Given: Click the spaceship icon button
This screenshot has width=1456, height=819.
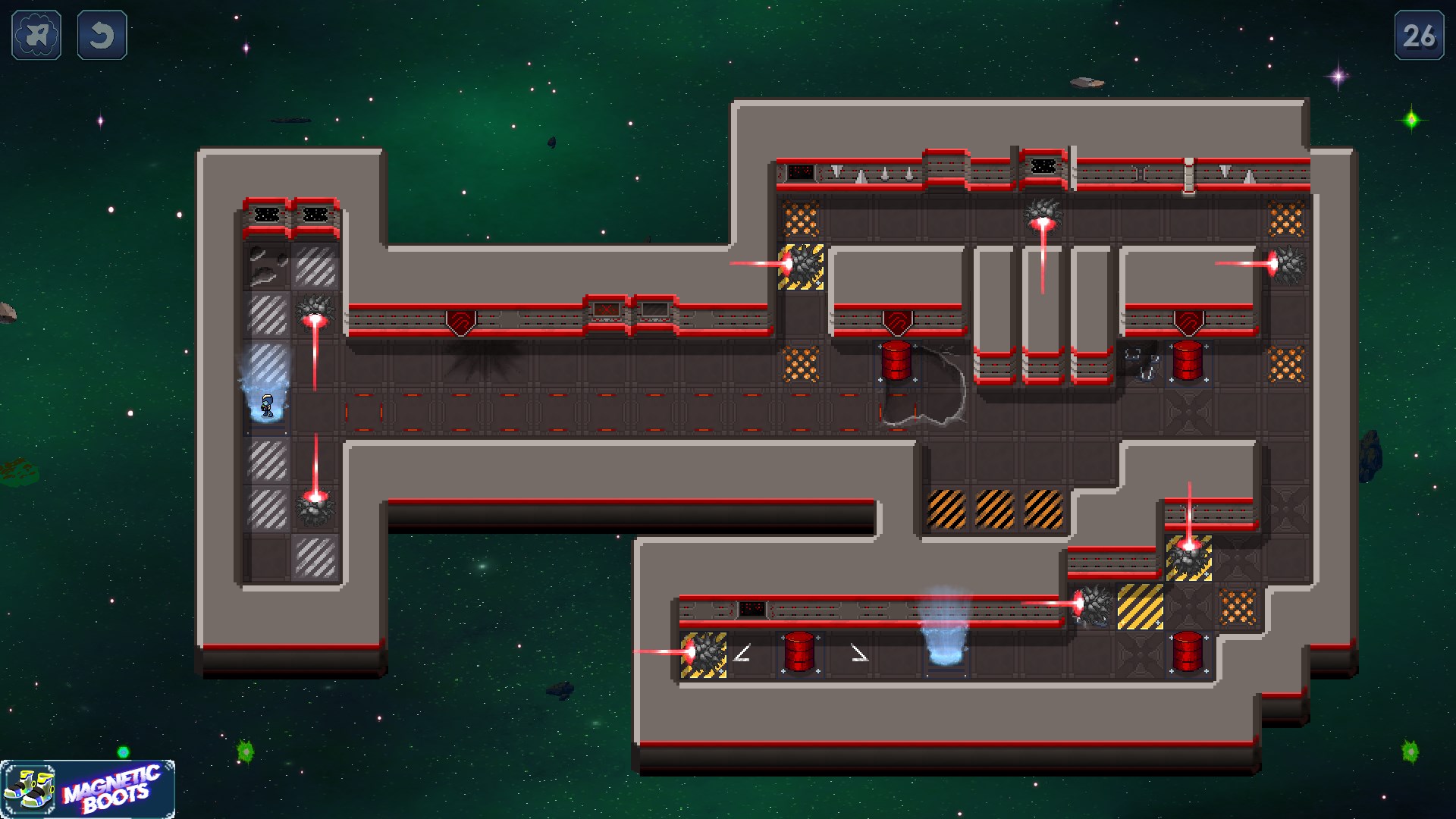Looking at the screenshot, I should point(36,35).
